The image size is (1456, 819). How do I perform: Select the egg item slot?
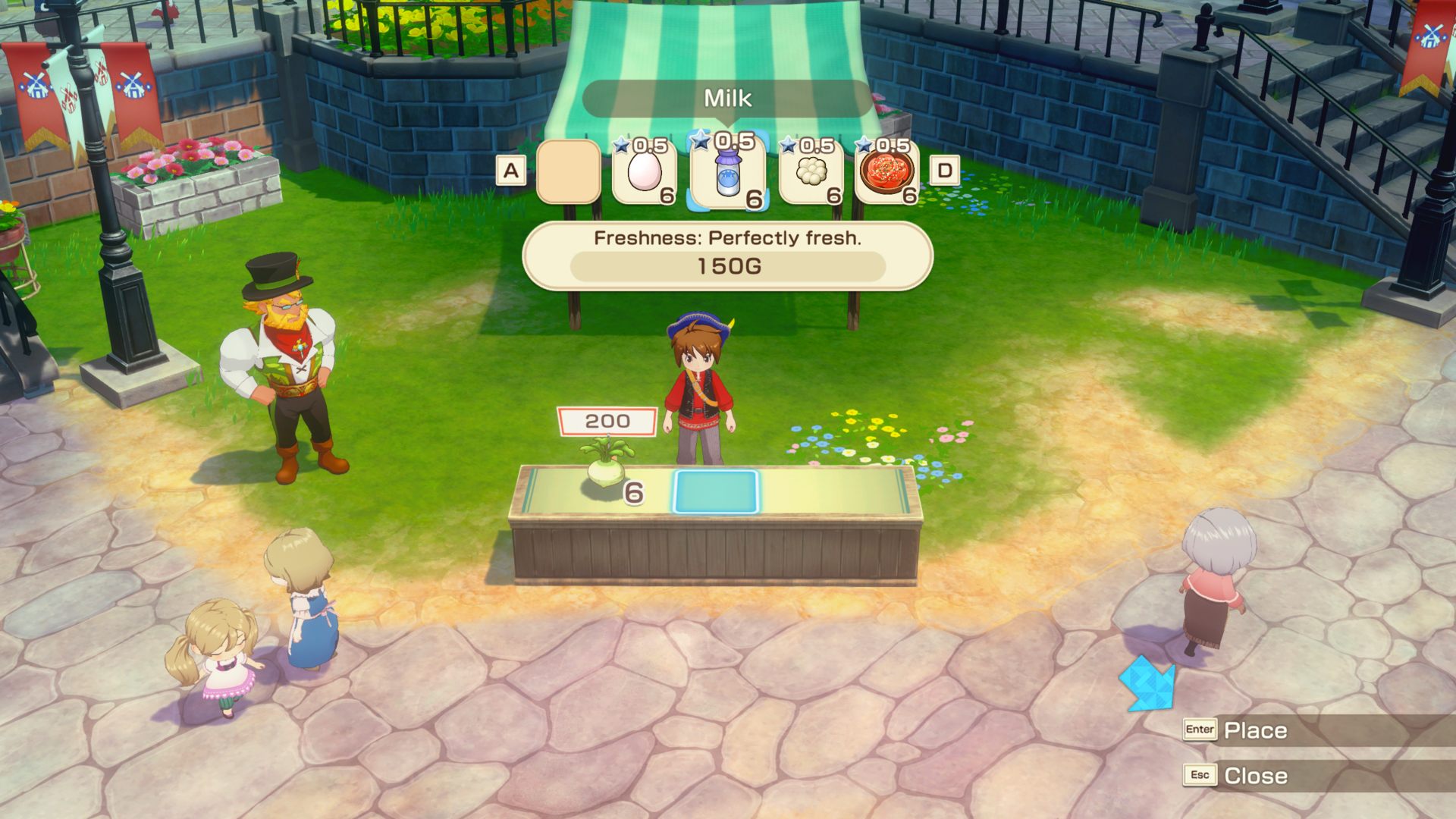[x=645, y=172]
